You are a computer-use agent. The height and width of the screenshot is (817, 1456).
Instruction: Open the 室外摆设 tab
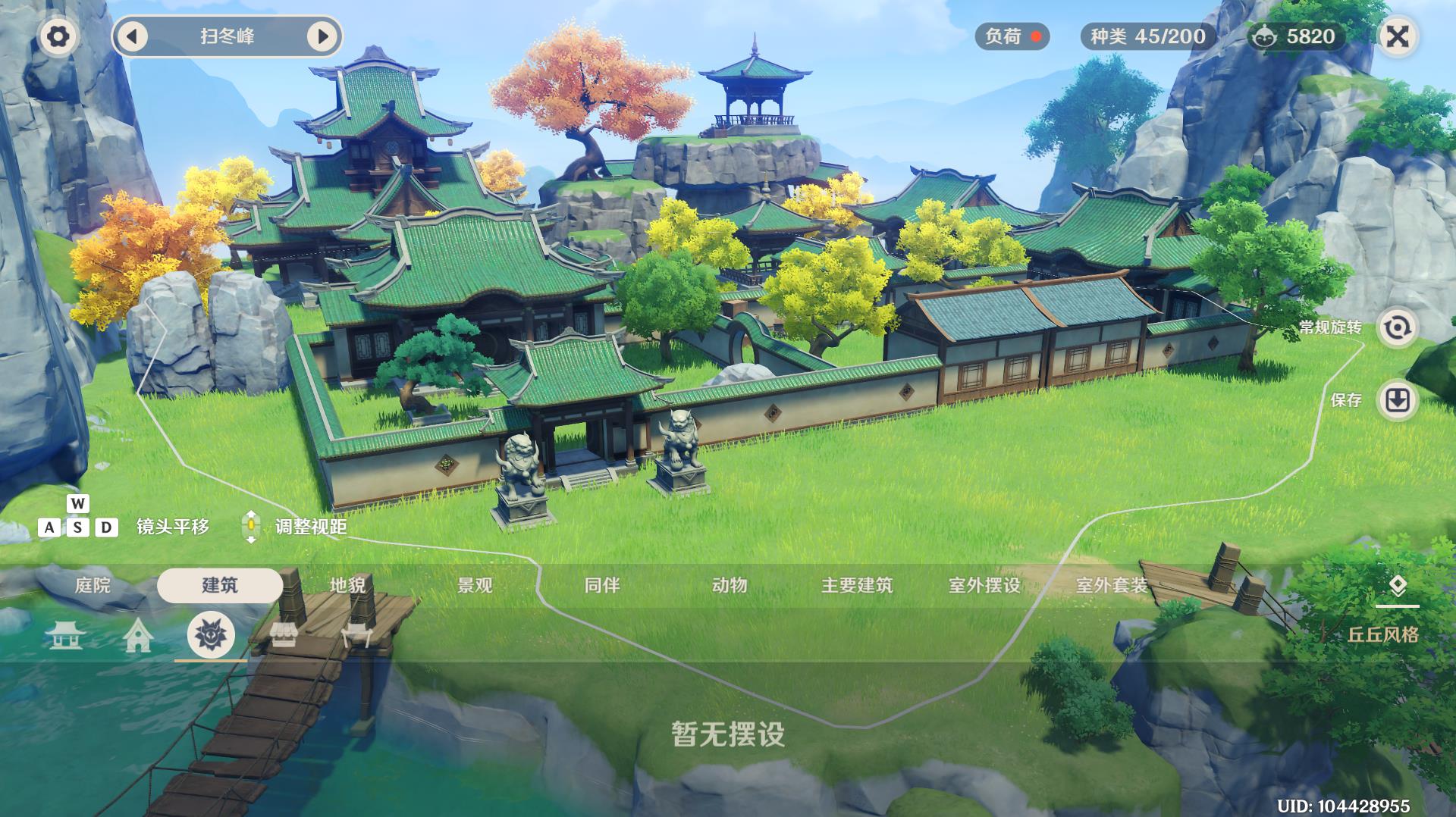click(984, 585)
